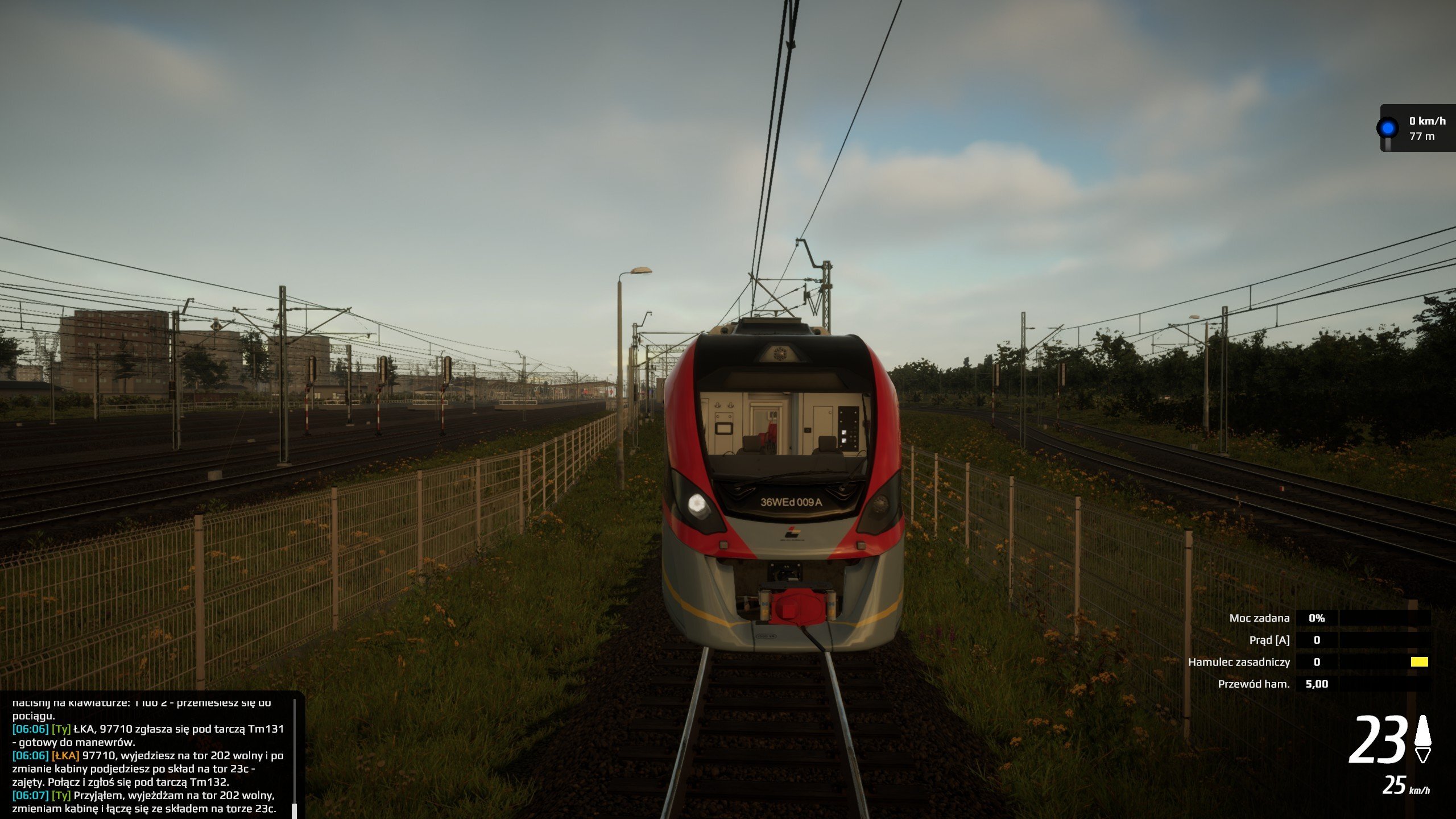This screenshot has height=819, width=1456.
Task: Click the chat log scrollbar handle
Action: pyautogui.click(x=294, y=810)
